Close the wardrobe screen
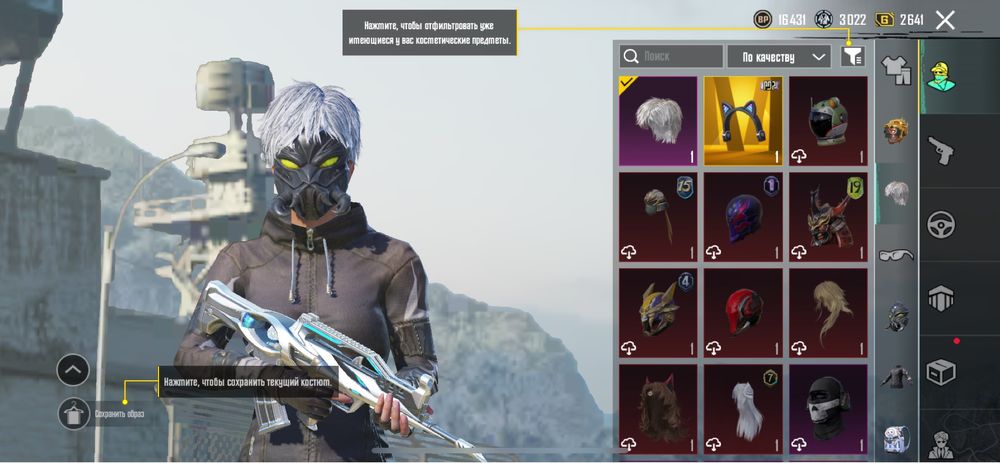Viewport: 1000px width, 463px height. pyautogui.click(x=945, y=19)
